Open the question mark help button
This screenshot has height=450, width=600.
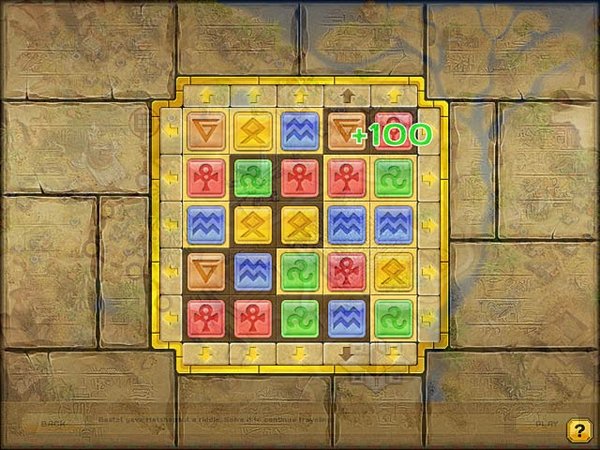pyautogui.click(x=578, y=430)
